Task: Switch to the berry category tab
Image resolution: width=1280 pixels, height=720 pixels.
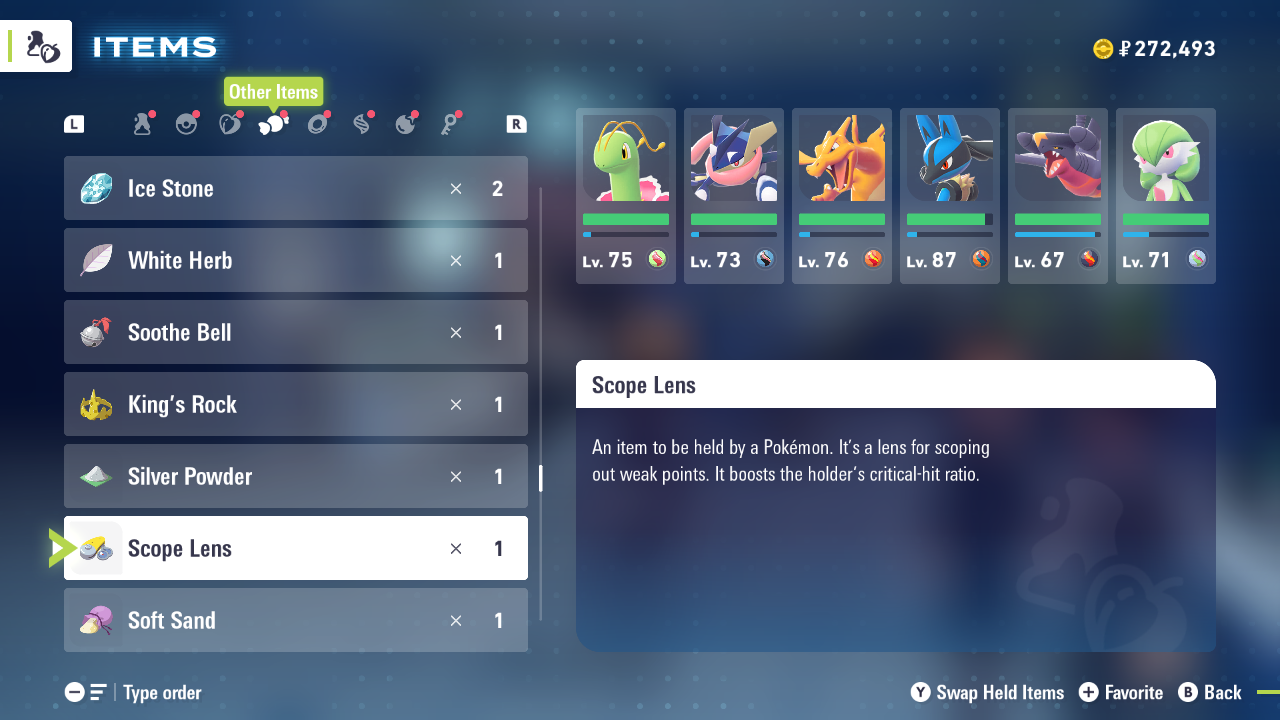Action: click(x=230, y=124)
